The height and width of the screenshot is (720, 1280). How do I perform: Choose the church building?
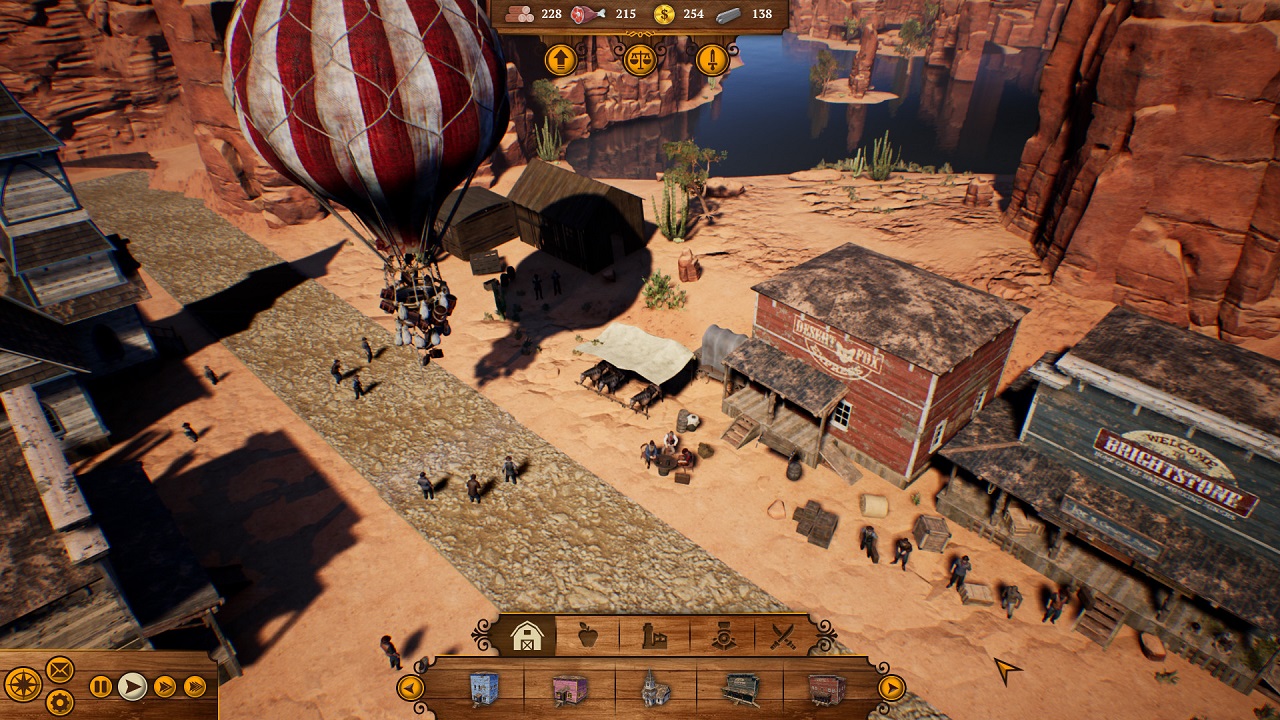tap(656, 689)
